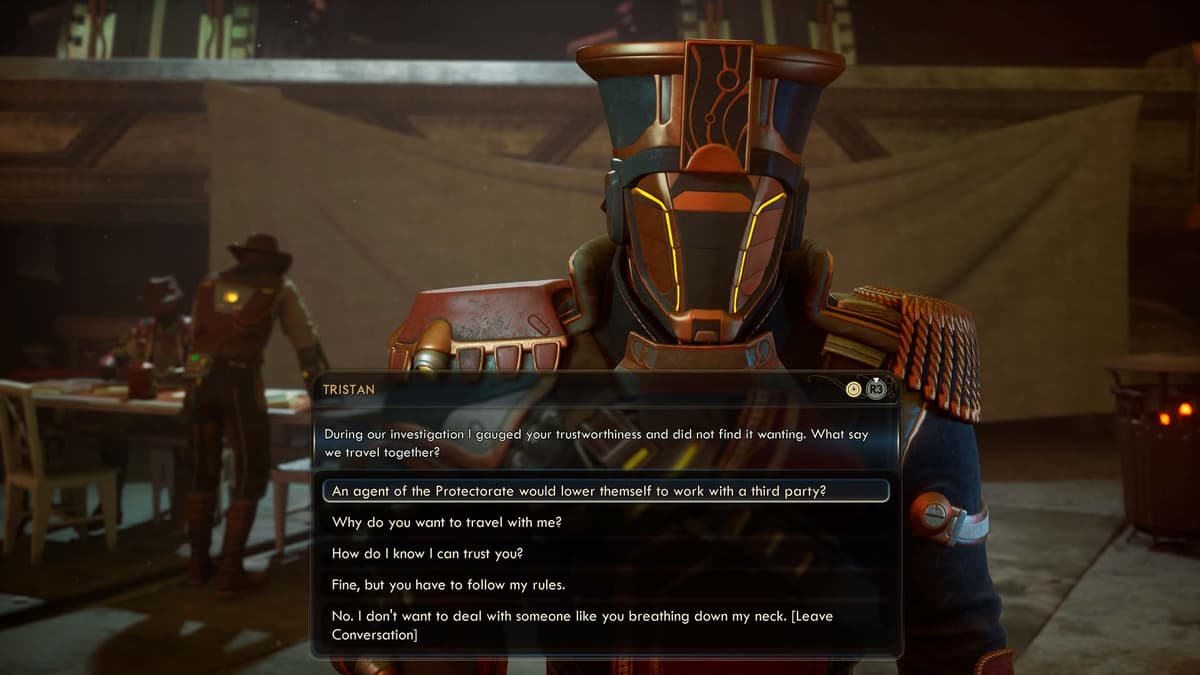Ask "Why do you want to travel with me?"

453,522
